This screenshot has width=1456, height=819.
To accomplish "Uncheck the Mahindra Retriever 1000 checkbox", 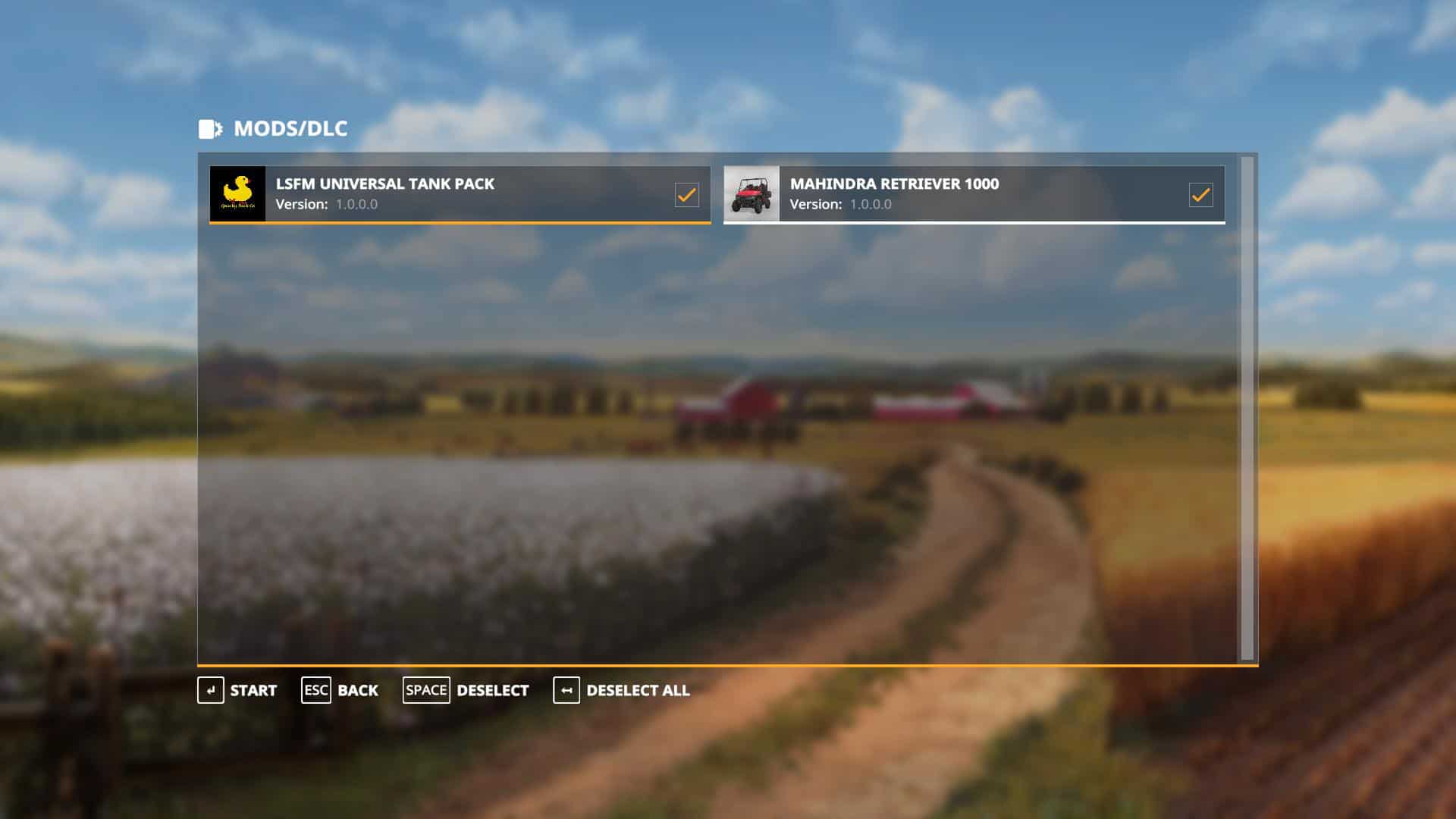I will coord(1202,195).
